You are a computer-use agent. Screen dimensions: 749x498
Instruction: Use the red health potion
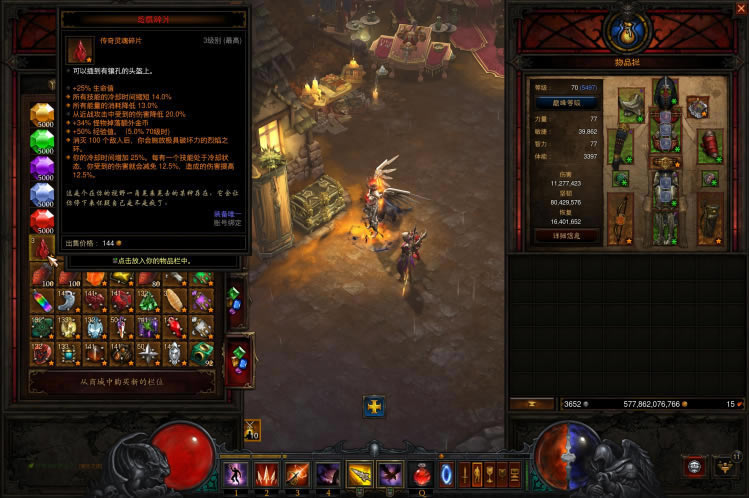click(424, 472)
